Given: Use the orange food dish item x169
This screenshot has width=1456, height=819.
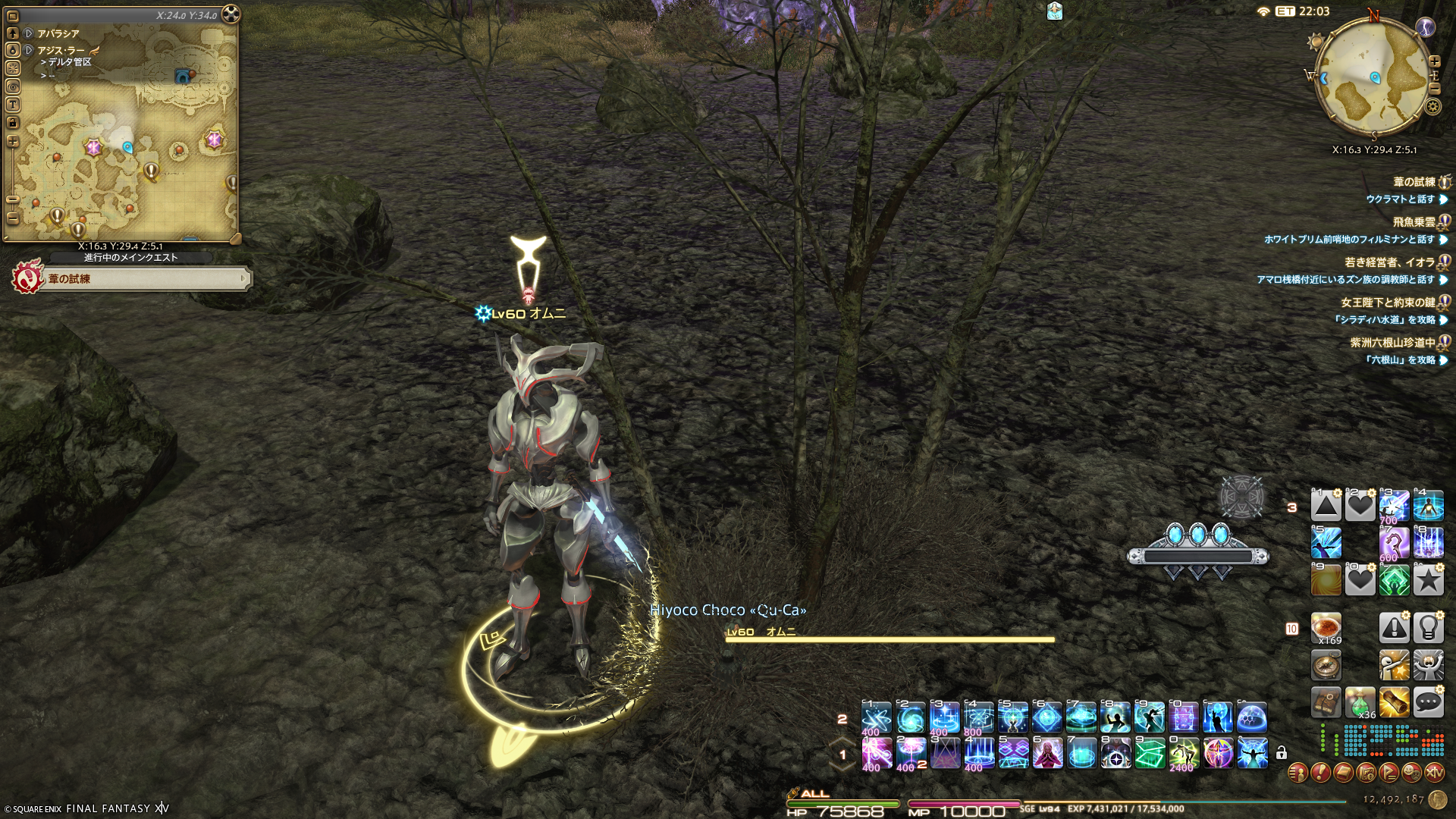Looking at the screenshot, I should (x=1326, y=629).
